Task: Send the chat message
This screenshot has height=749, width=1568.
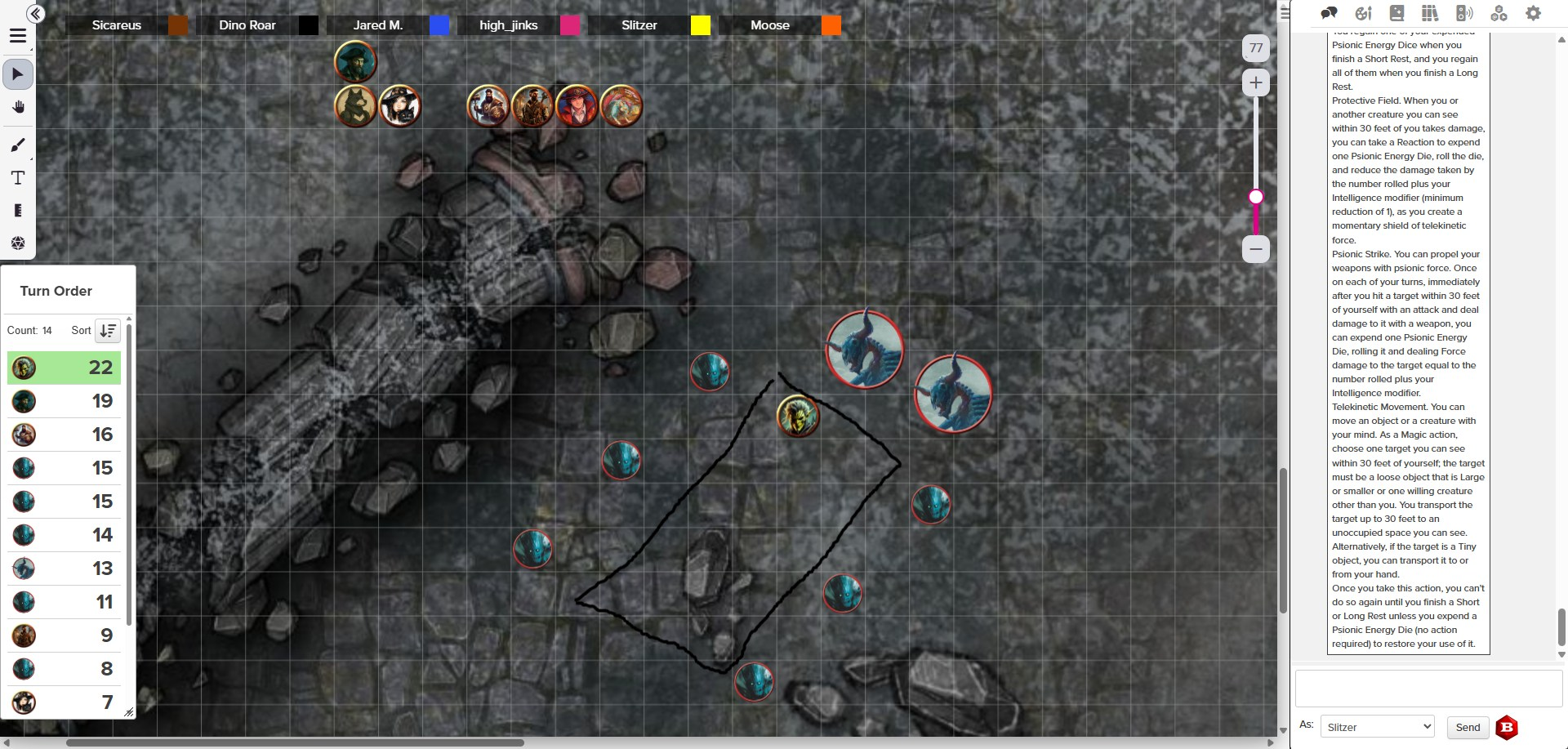Action: [x=1467, y=727]
